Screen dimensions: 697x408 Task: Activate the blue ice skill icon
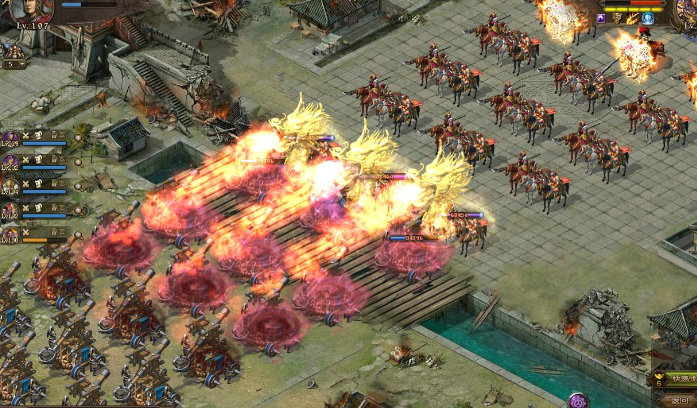[647, 18]
